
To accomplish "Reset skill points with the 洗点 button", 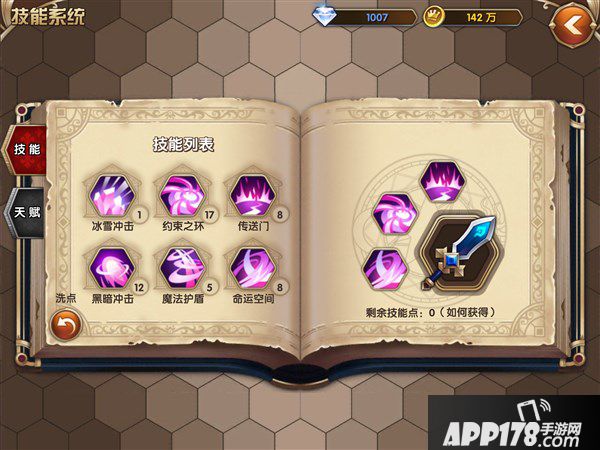I will pyautogui.click(x=67, y=324).
